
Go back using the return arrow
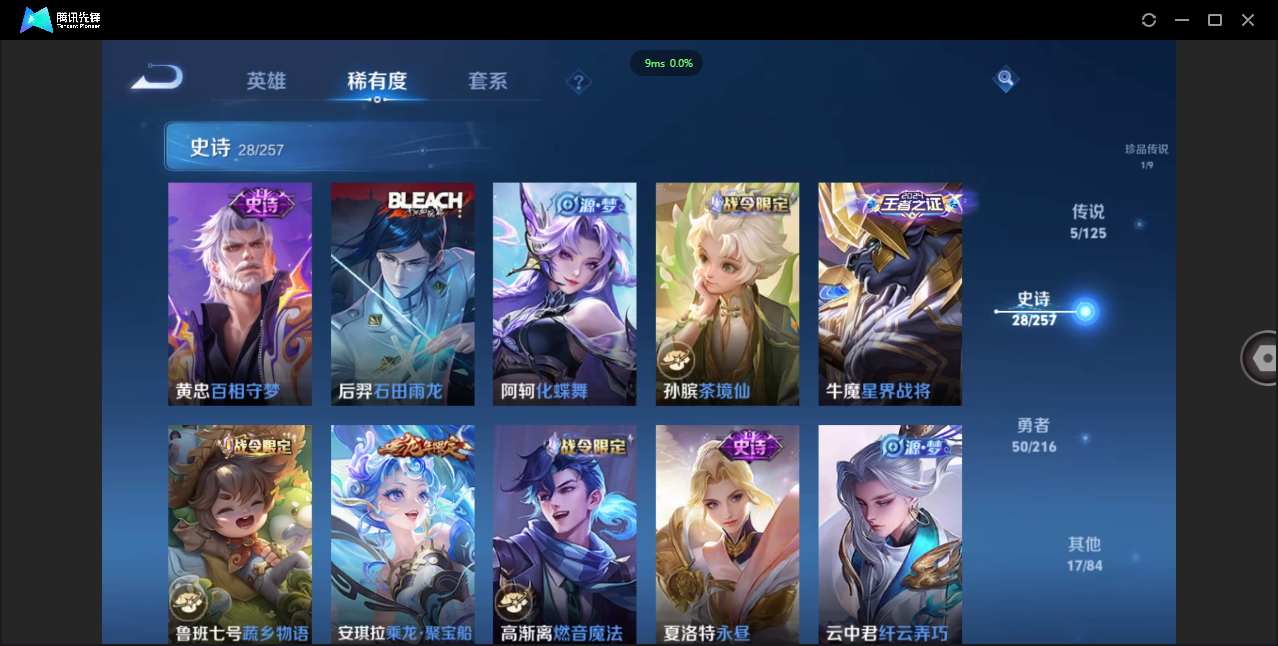coord(157,77)
